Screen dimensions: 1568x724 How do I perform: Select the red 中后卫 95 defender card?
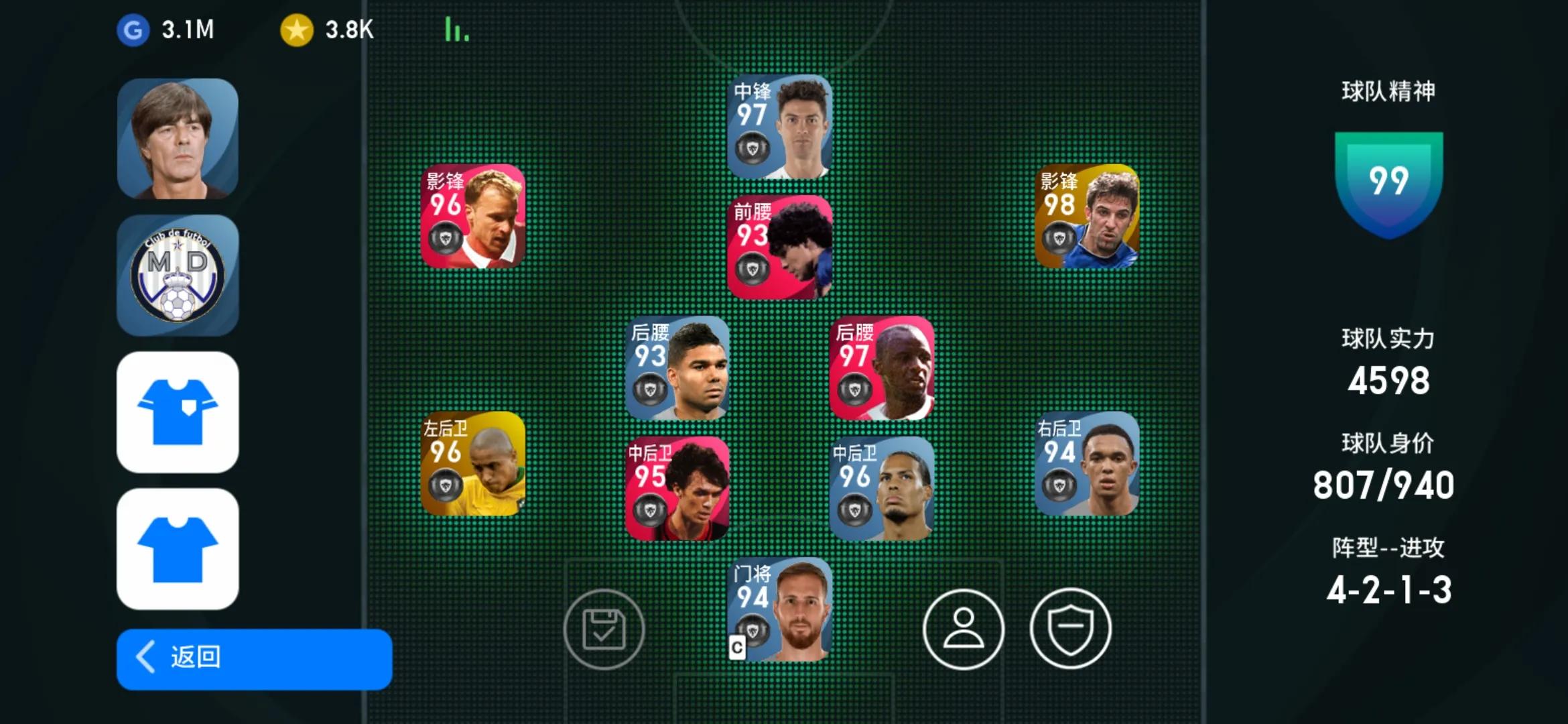coord(677,489)
